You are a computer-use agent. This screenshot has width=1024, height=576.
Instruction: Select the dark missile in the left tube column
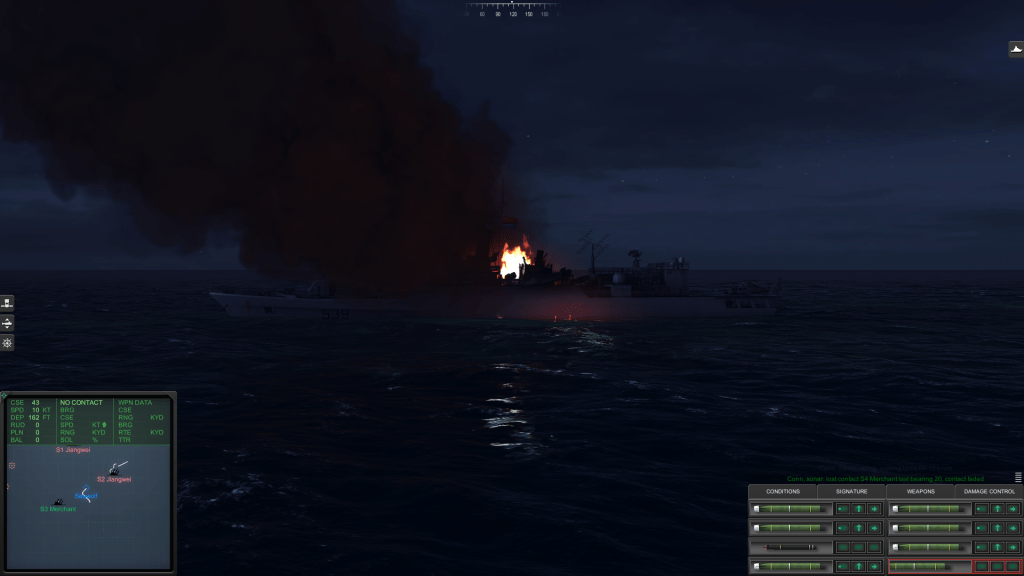(791, 547)
